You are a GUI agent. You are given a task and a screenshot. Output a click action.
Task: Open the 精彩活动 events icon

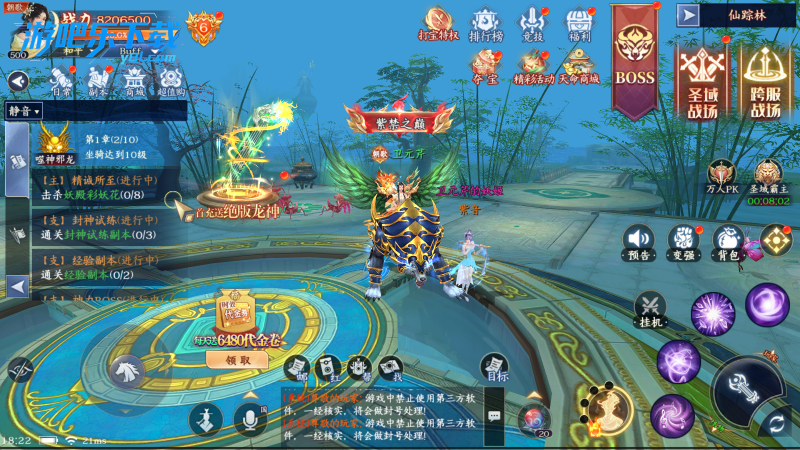pos(532,66)
